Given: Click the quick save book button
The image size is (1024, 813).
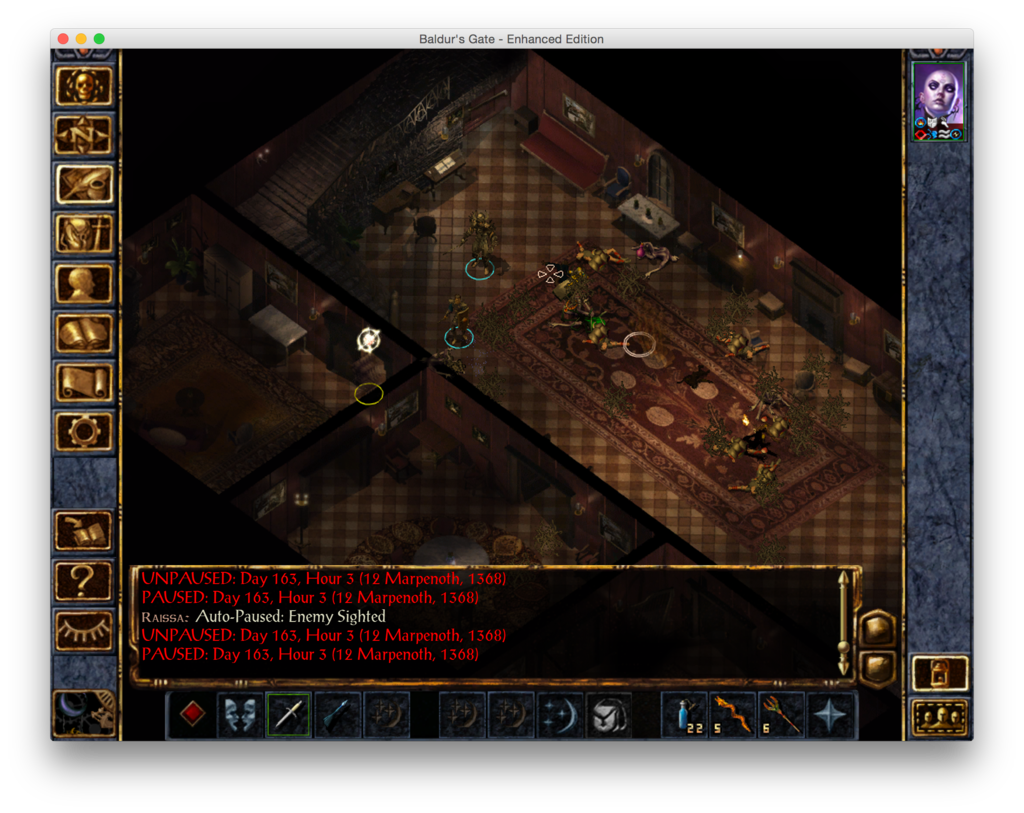Looking at the screenshot, I should (x=84, y=530).
